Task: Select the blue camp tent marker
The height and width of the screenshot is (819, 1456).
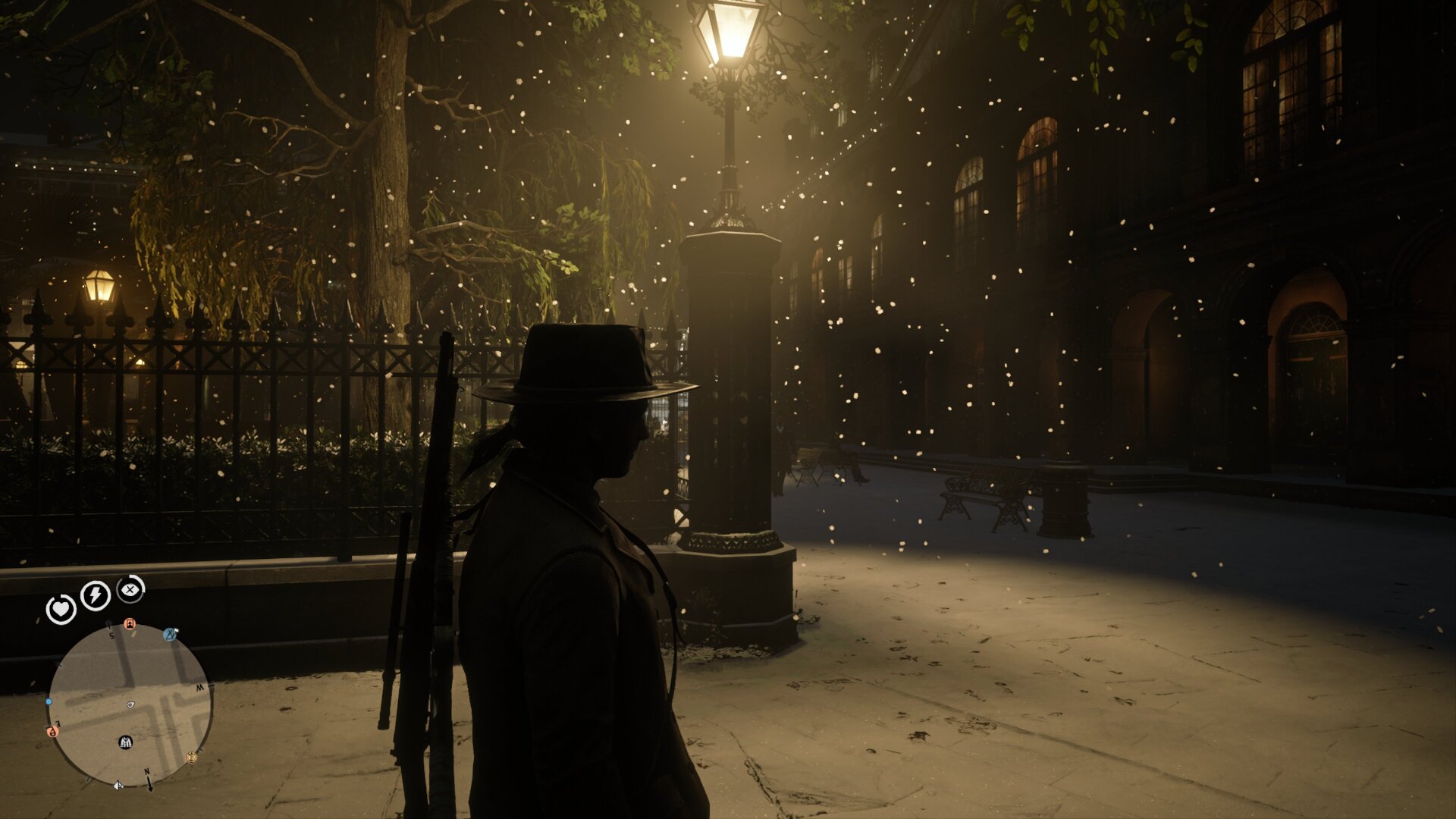Action: tap(171, 633)
